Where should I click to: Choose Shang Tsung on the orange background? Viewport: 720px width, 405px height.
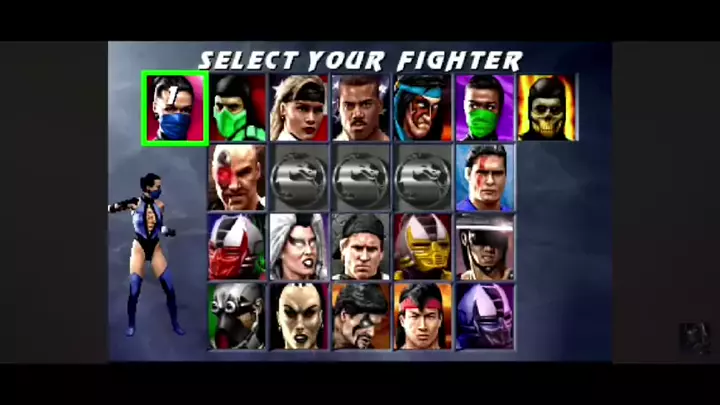[361, 316]
